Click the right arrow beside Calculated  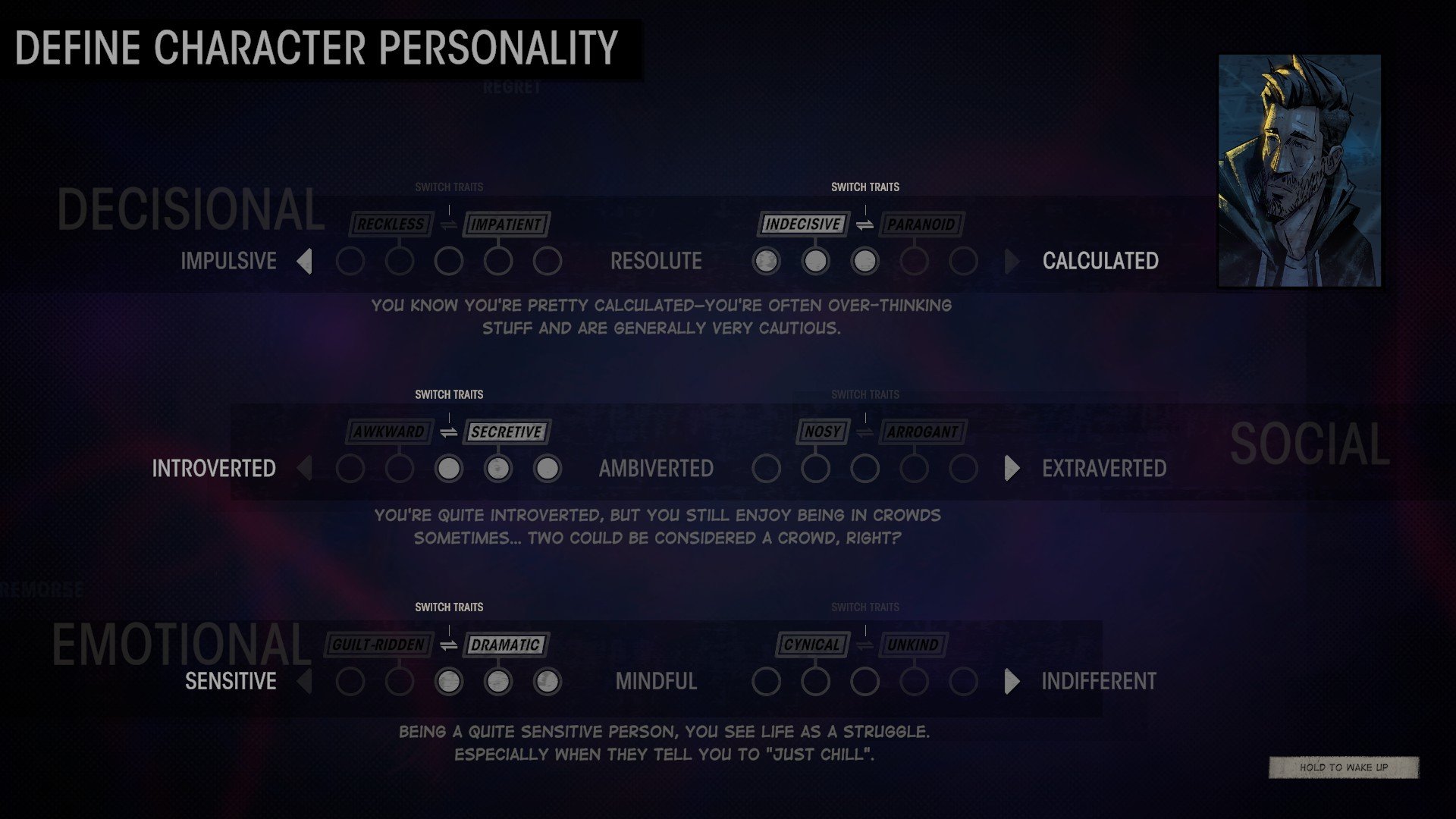coord(1012,262)
